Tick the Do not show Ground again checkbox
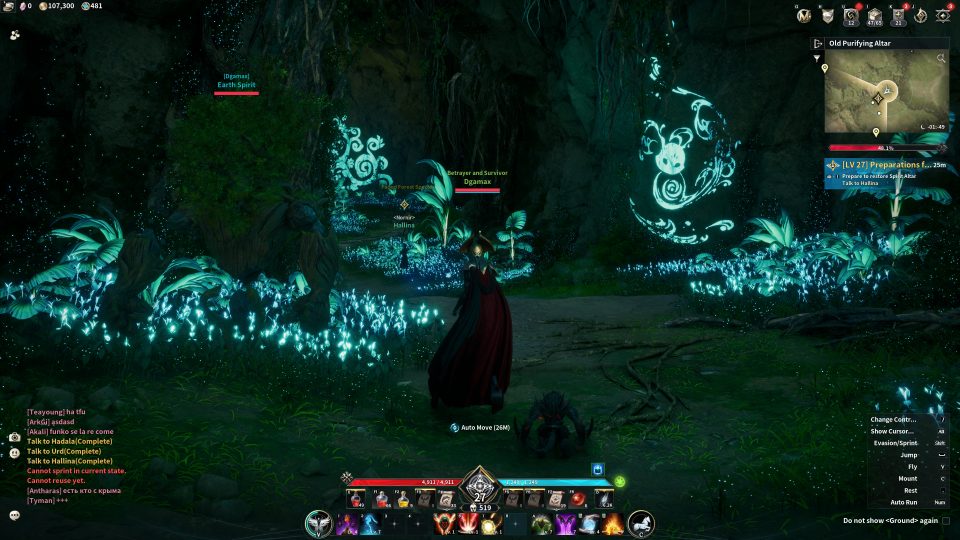This screenshot has height=540, width=960. coord(945,520)
